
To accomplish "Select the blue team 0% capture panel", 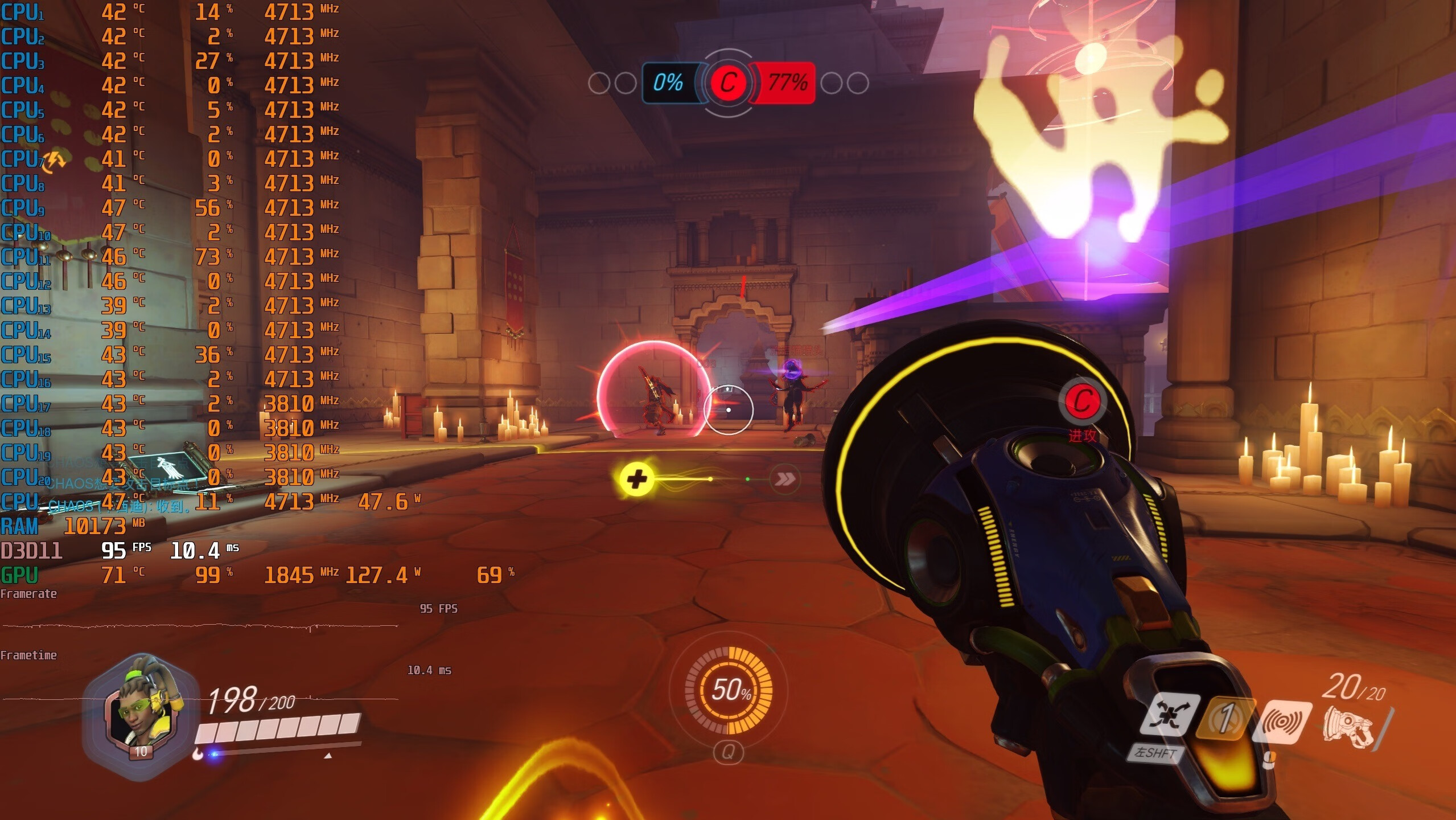I will click(670, 83).
